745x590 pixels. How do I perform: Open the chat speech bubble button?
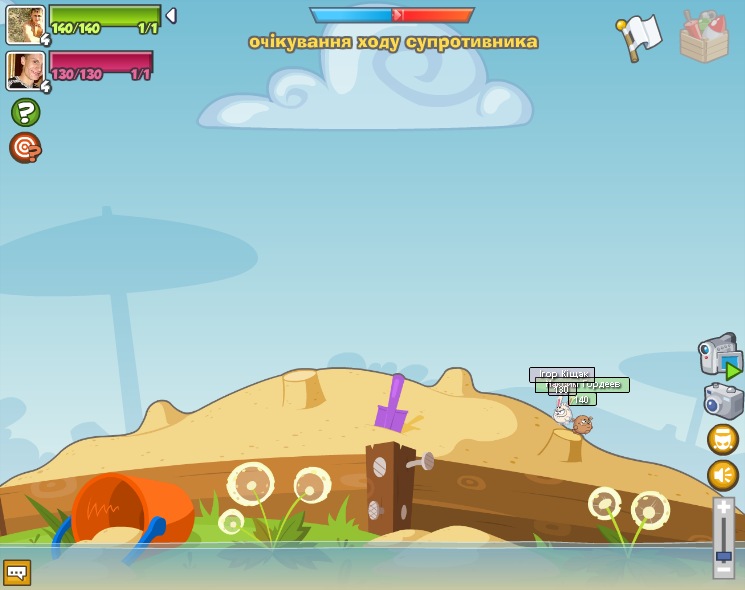(17, 572)
